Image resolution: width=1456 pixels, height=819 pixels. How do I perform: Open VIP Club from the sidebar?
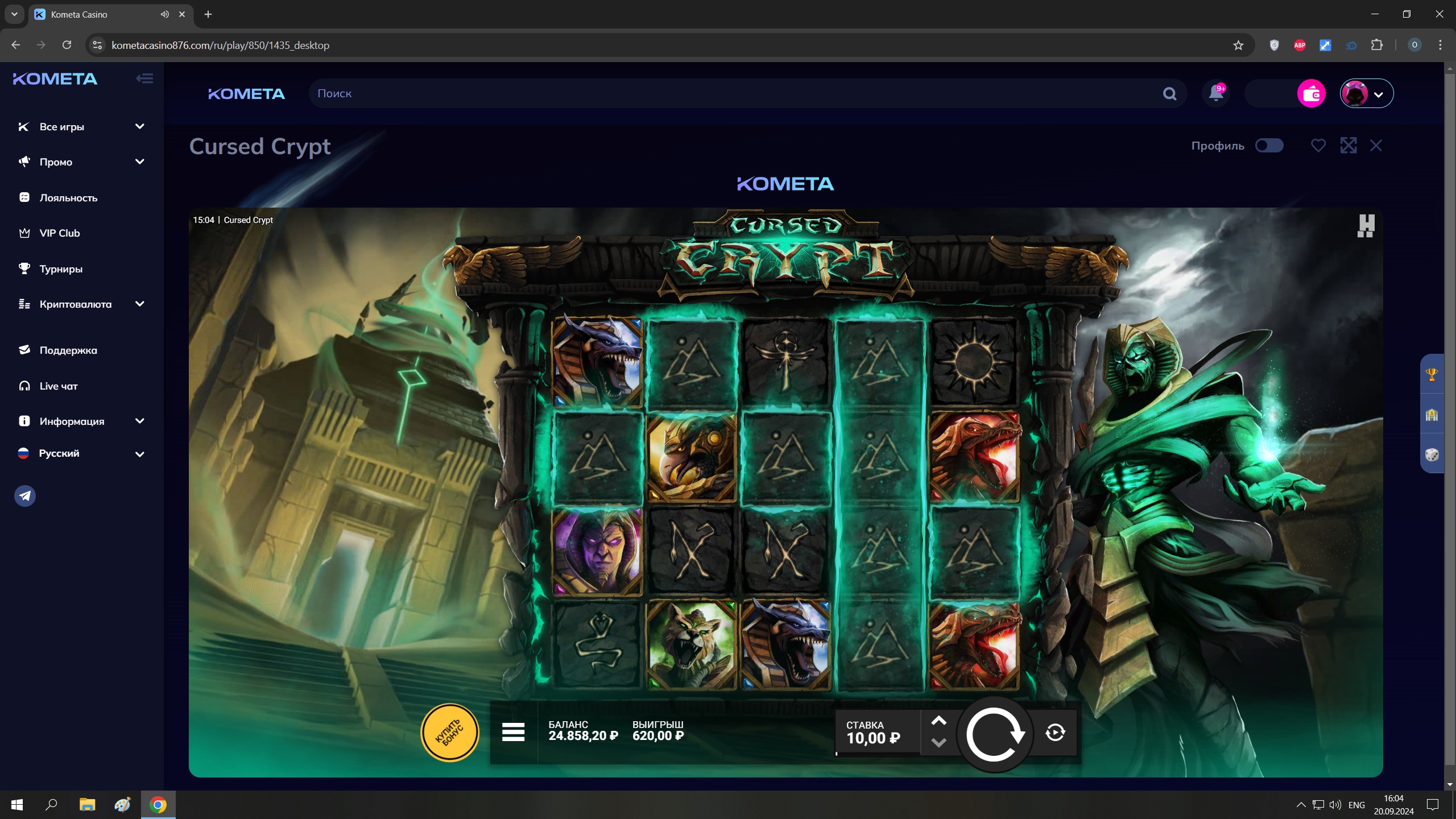pos(59,233)
